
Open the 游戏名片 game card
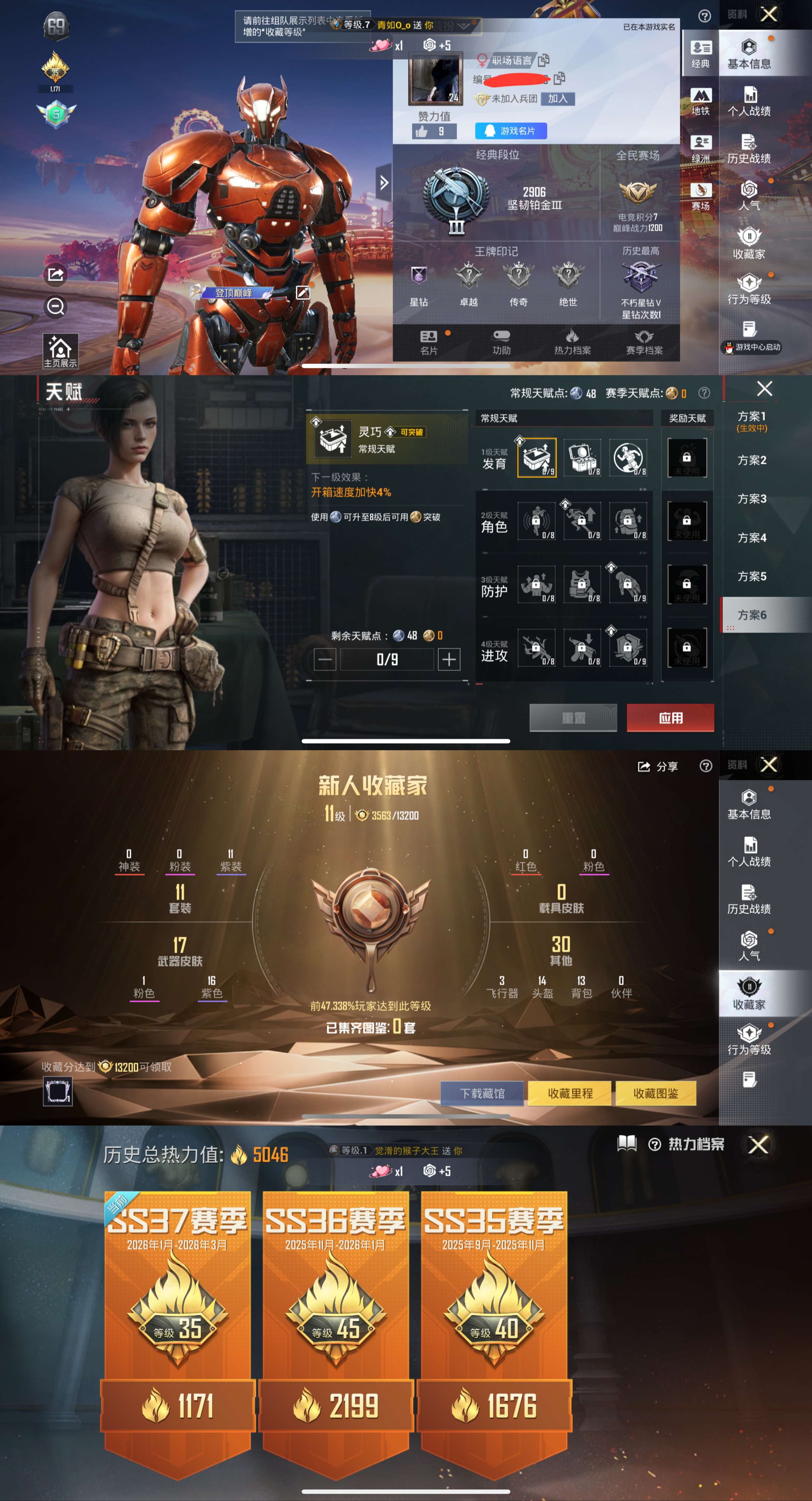[x=511, y=131]
